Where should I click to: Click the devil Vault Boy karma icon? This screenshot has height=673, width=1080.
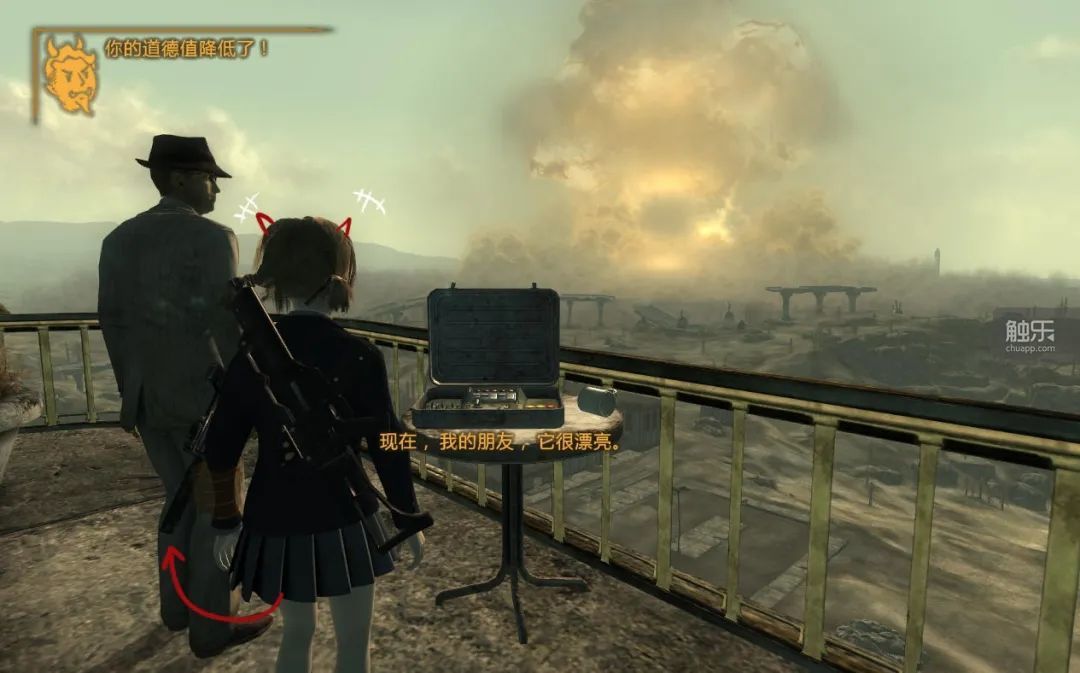tap(70, 75)
